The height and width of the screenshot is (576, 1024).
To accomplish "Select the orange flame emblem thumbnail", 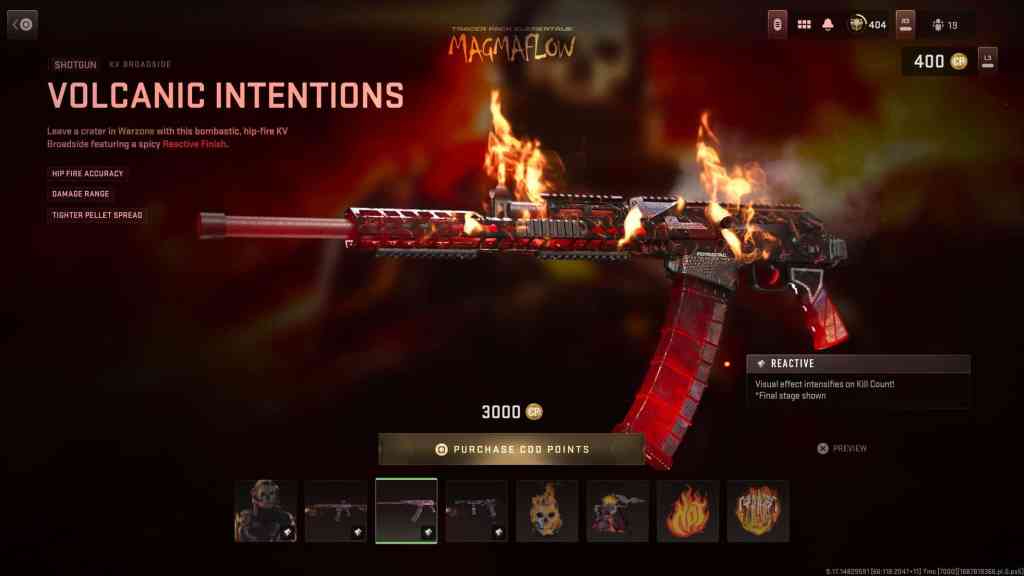I will tap(688, 511).
